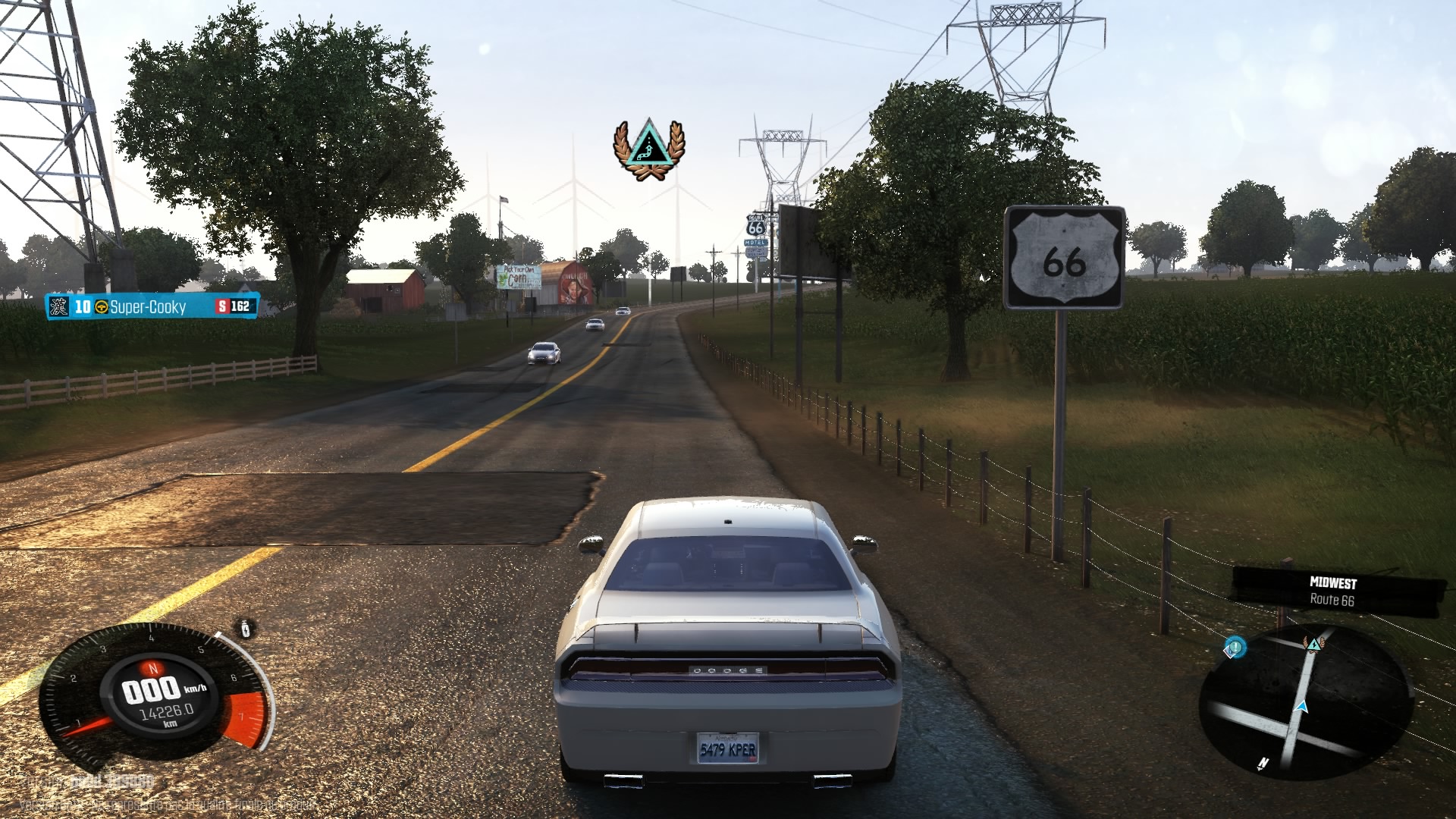The image size is (1456, 819).
Task: Select the floating skill challenge marker with laurels
Action: point(648,149)
